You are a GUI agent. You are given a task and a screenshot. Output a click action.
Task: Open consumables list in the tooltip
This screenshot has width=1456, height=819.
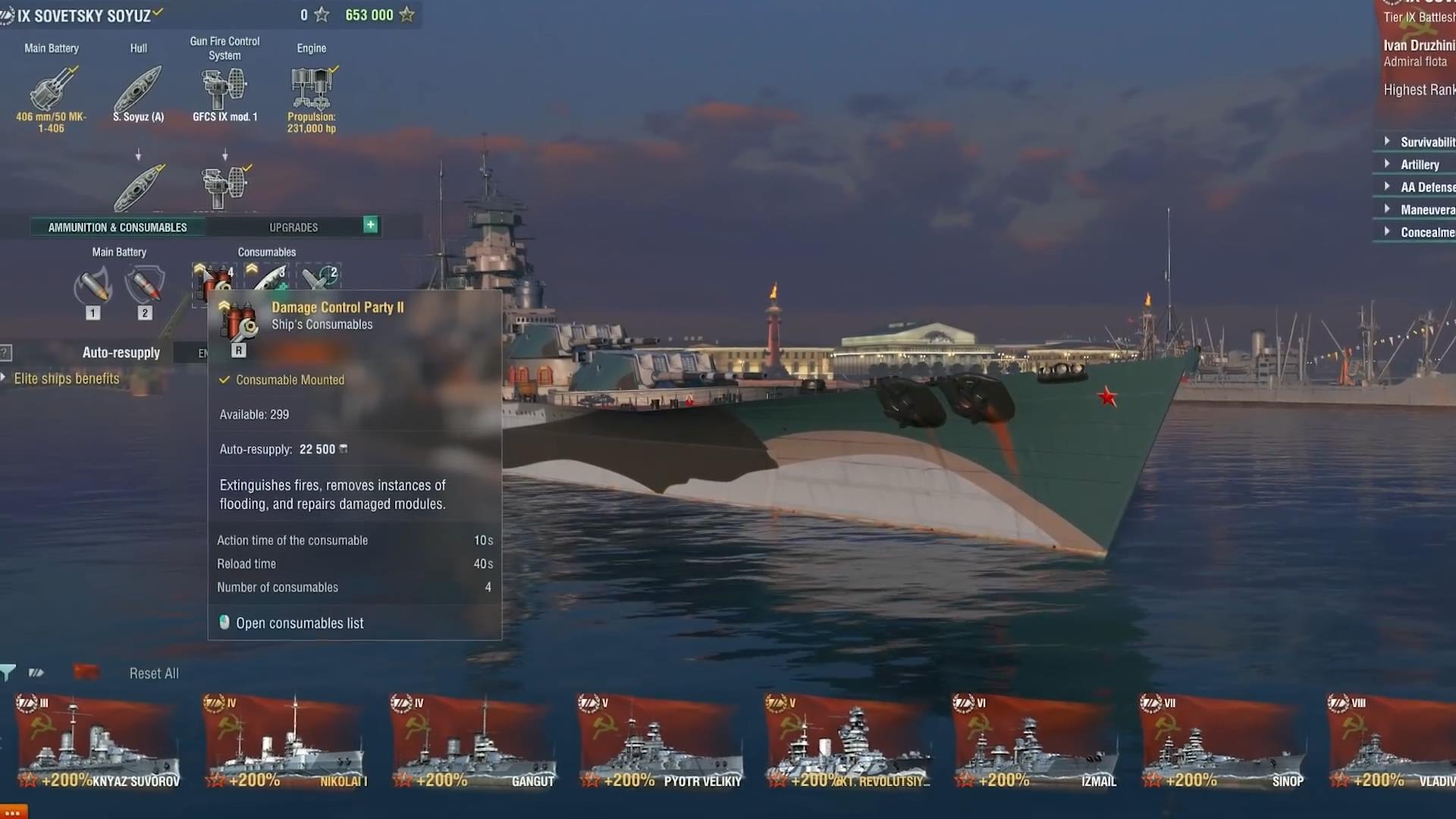(x=300, y=623)
